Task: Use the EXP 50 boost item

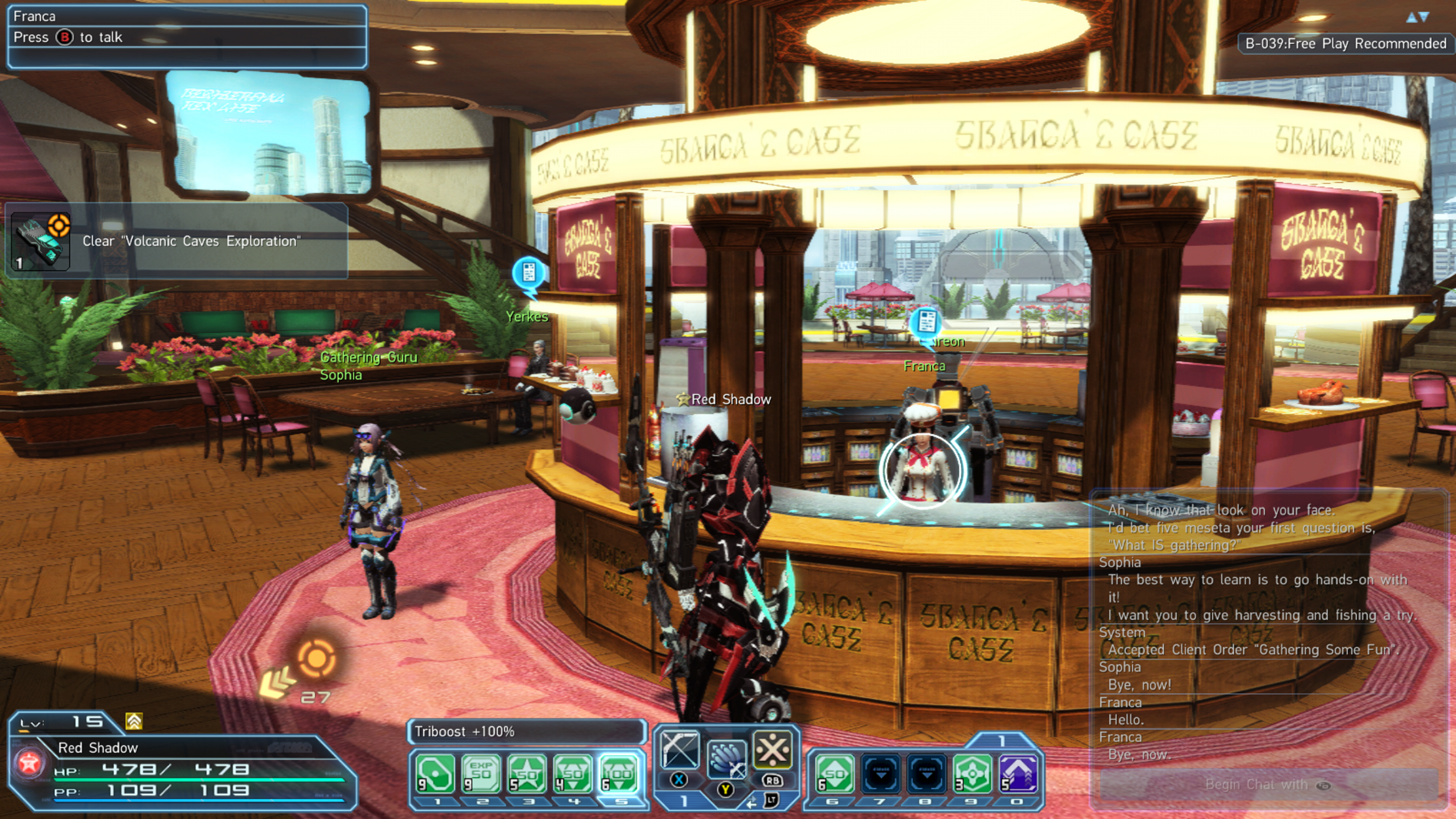Action: pyautogui.click(x=481, y=773)
